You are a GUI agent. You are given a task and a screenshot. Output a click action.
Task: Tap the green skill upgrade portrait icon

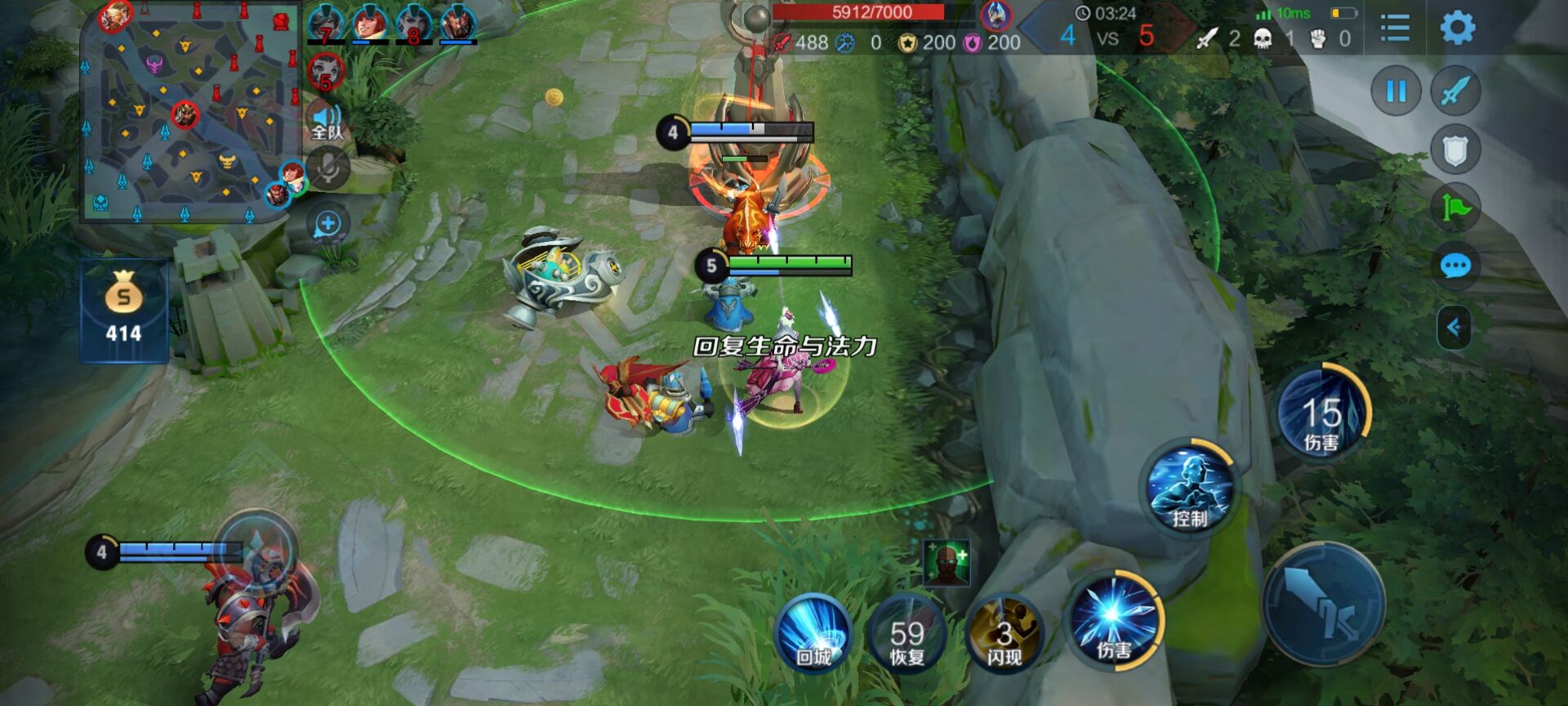pyautogui.click(x=947, y=562)
